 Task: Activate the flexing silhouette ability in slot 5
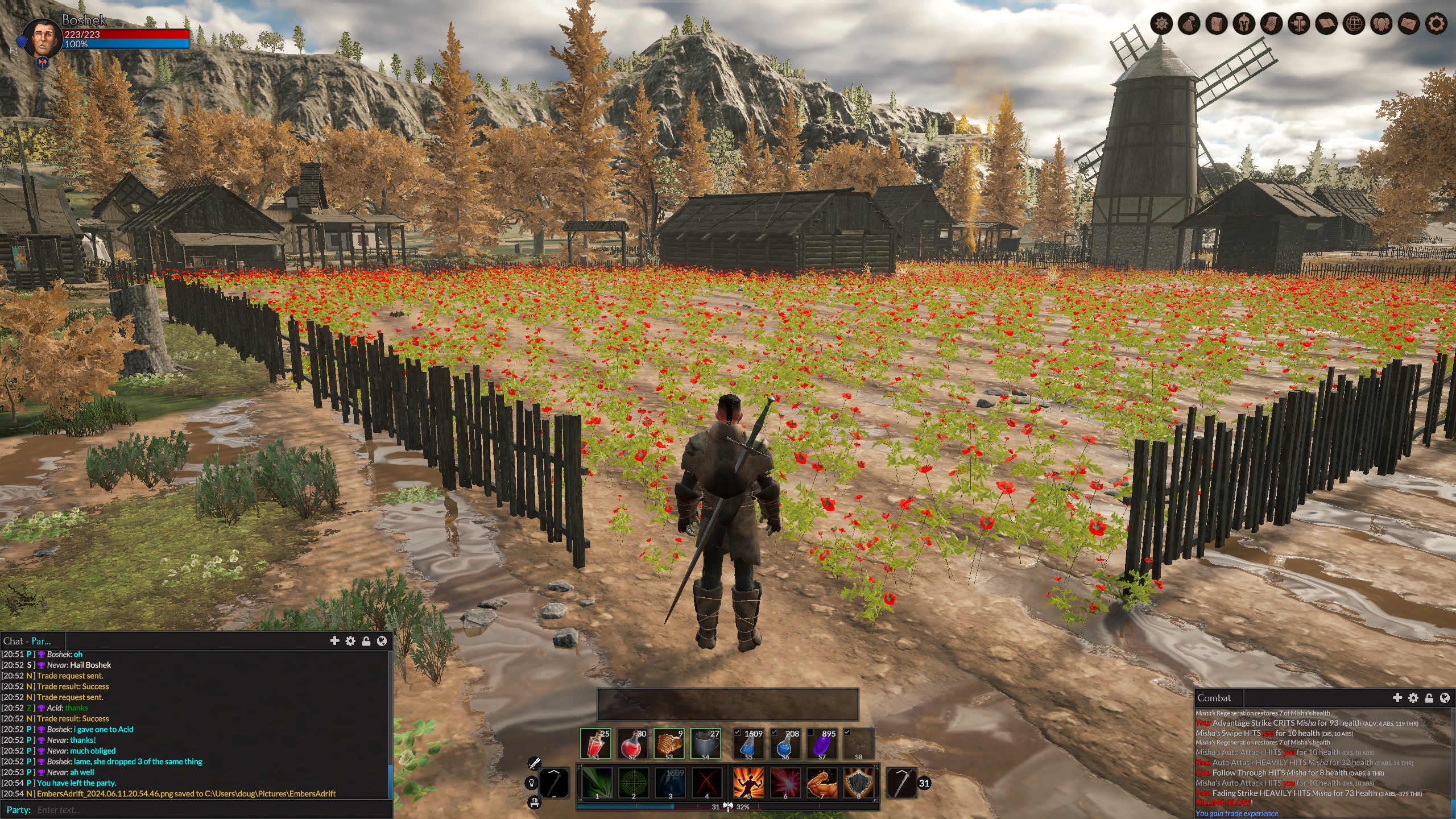748,783
